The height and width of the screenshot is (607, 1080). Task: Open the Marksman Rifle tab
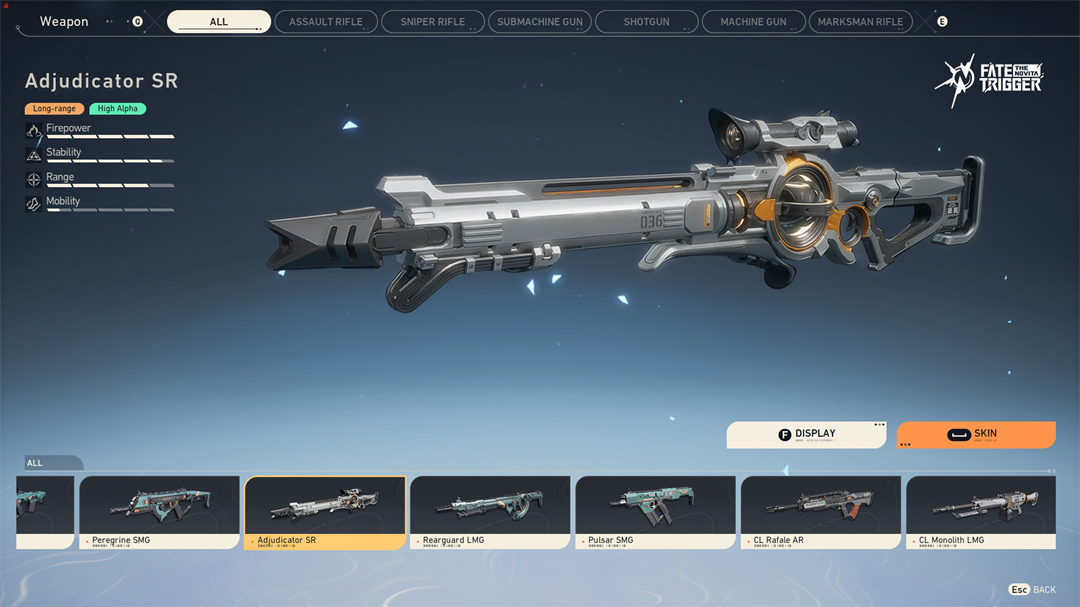point(860,22)
